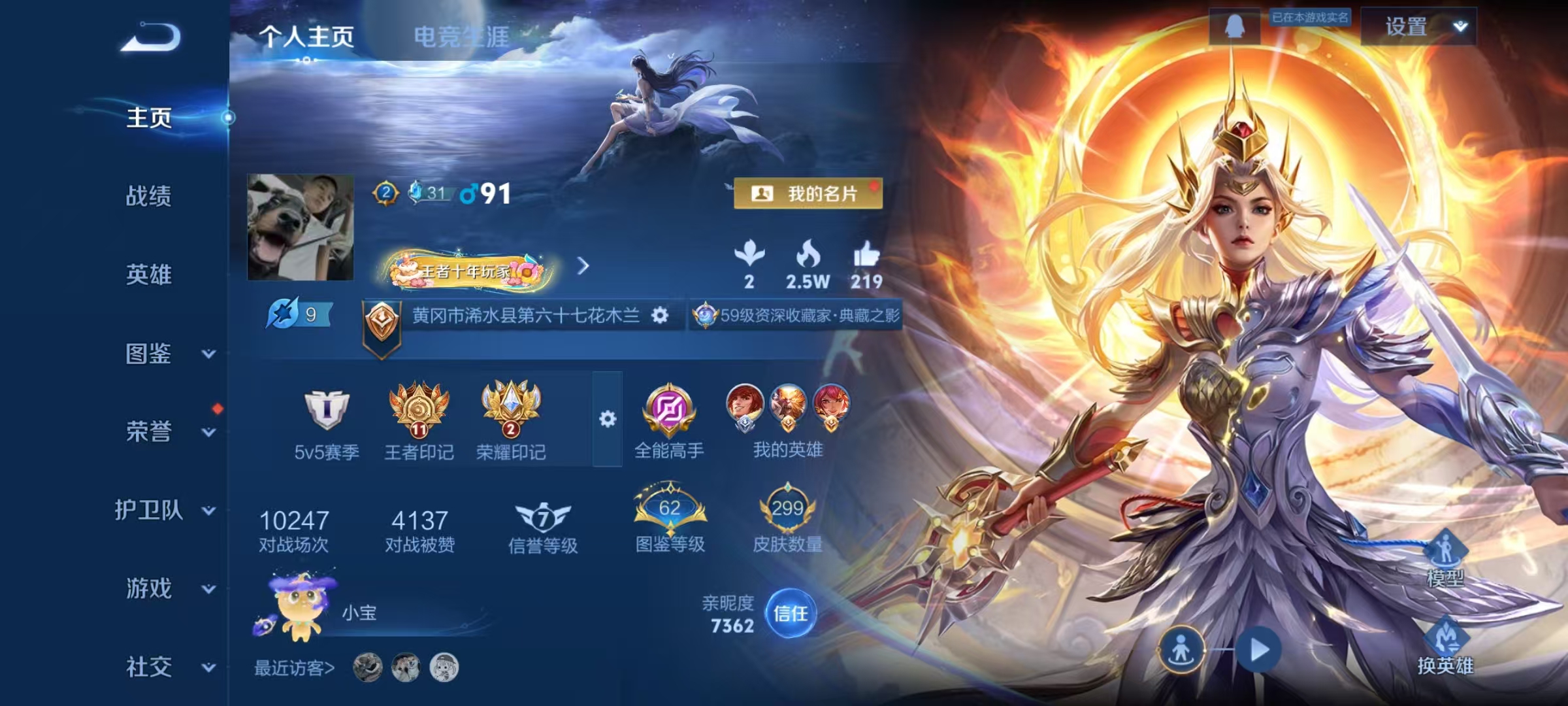Open 我的名片 card
1568x706 pixels.
tap(808, 193)
